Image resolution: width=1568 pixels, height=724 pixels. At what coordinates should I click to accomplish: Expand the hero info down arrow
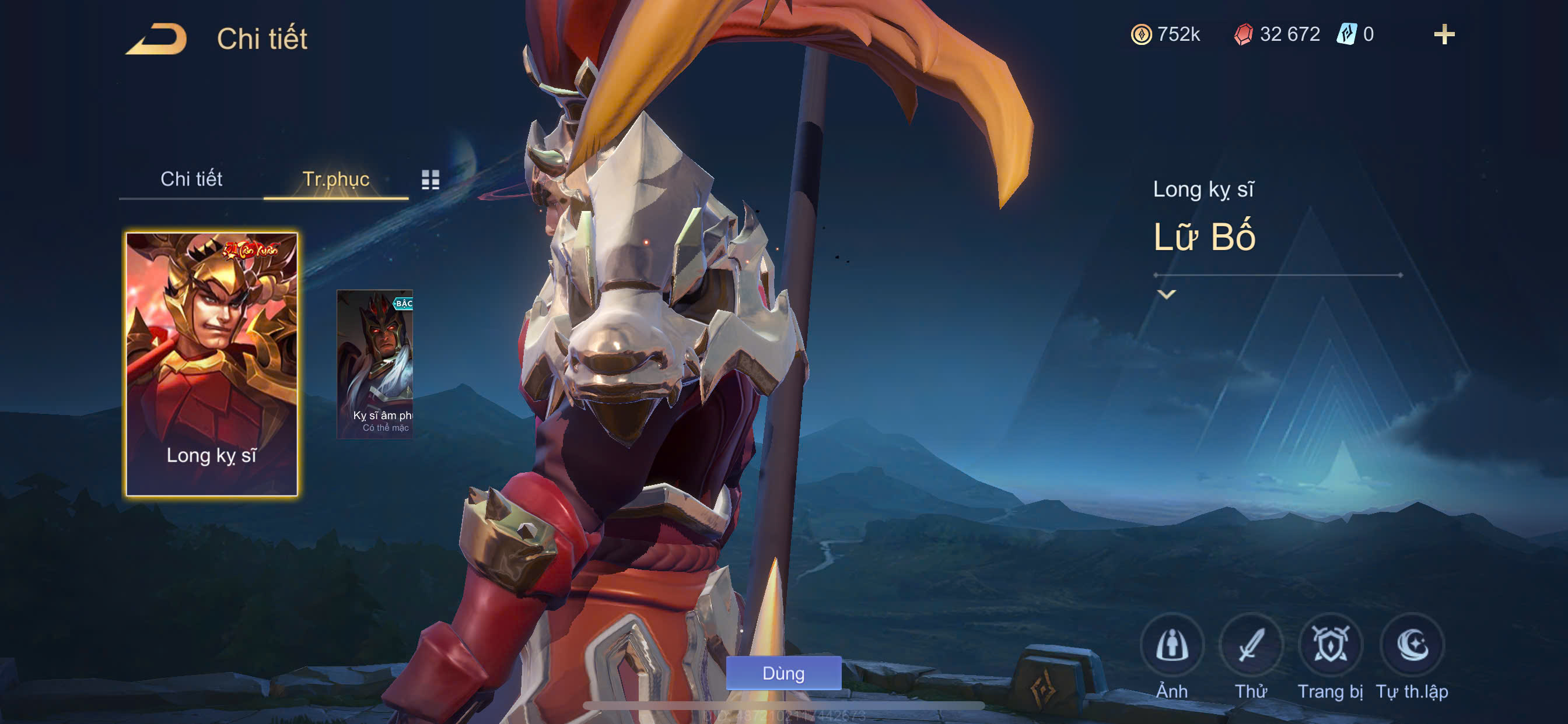tap(1165, 294)
